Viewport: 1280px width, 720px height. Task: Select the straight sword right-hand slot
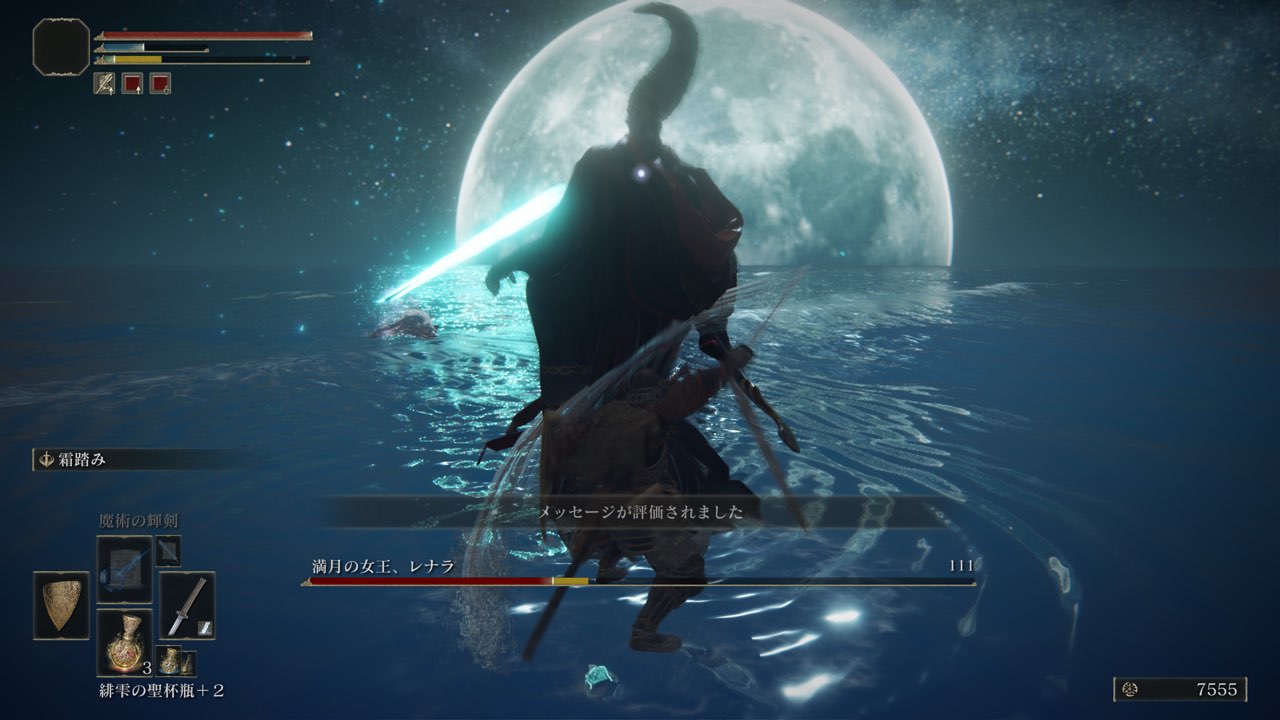pyautogui.click(x=187, y=605)
